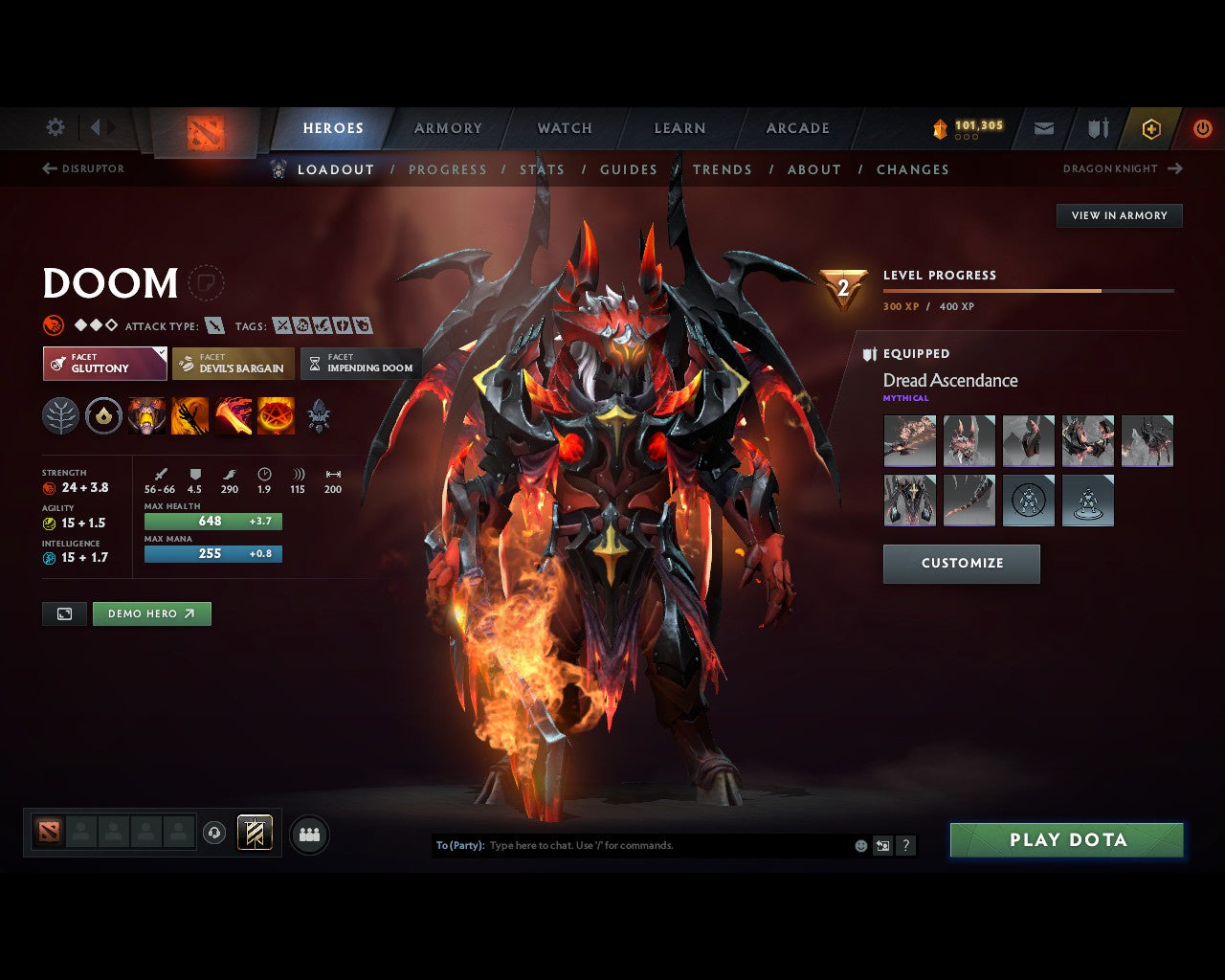
Task: Click View in Armory button
Action: pos(1119,215)
